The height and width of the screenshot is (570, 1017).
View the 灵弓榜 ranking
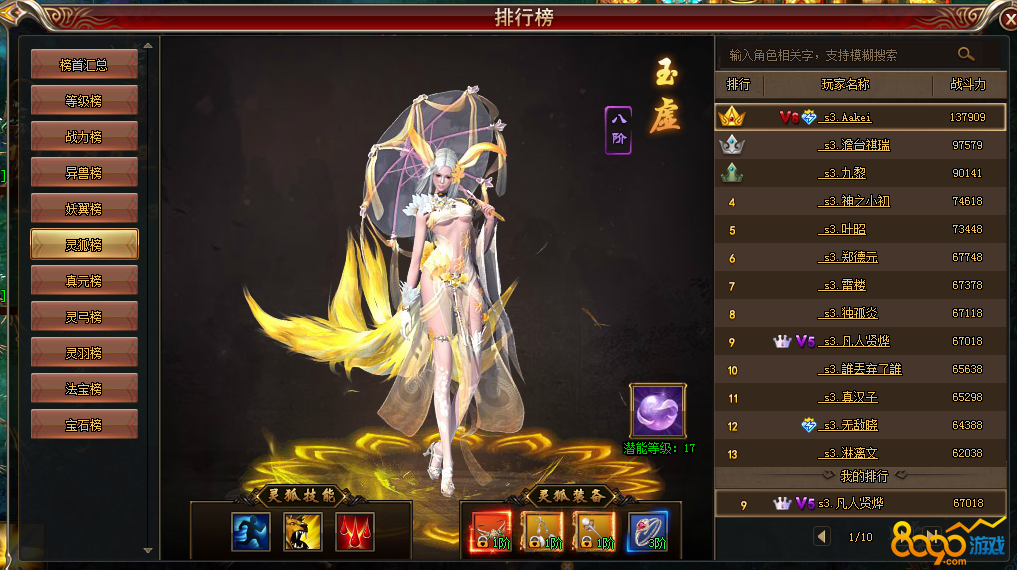[84, 317]
